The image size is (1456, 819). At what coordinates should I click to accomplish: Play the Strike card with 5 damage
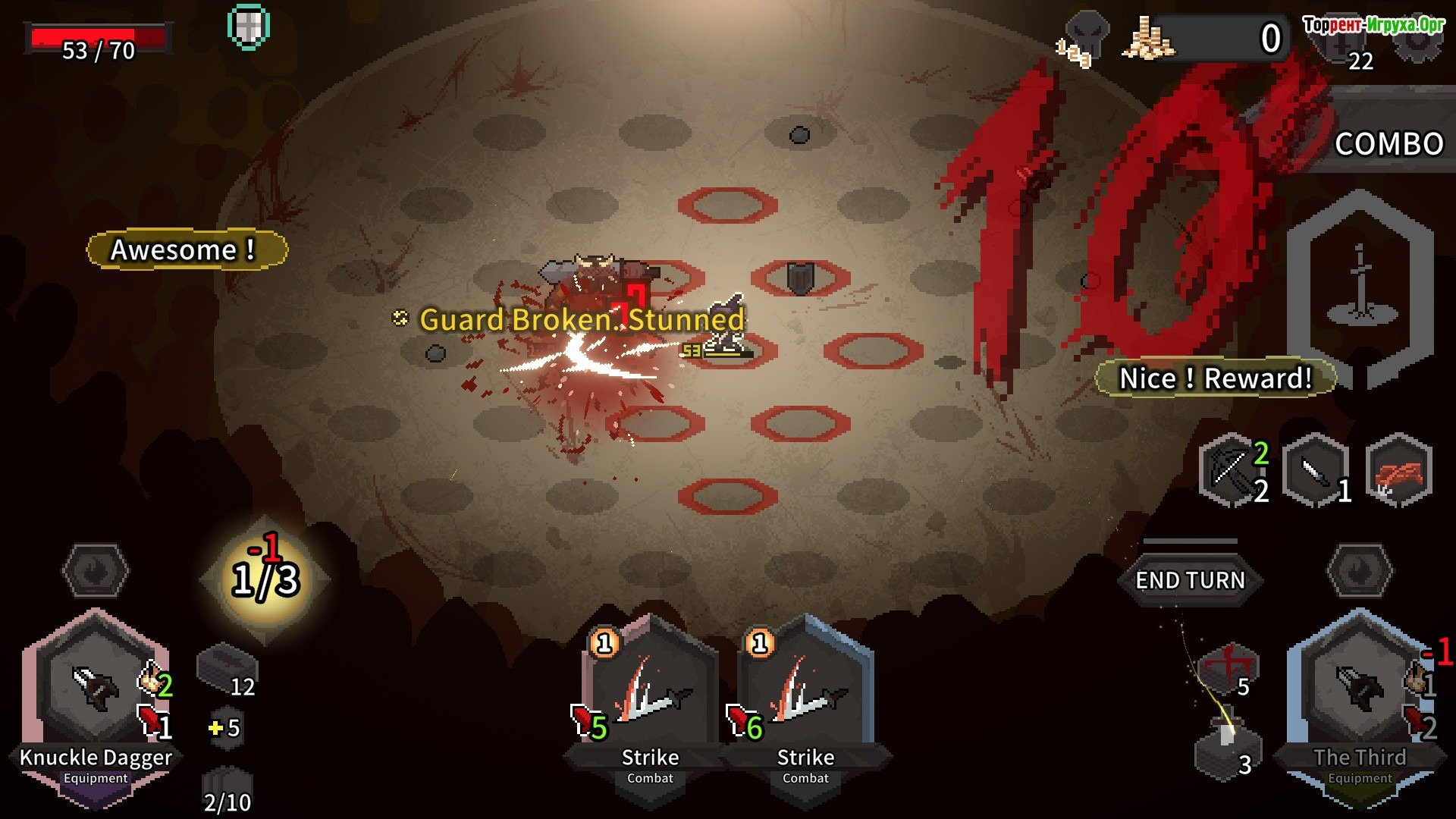coord(650,698)
